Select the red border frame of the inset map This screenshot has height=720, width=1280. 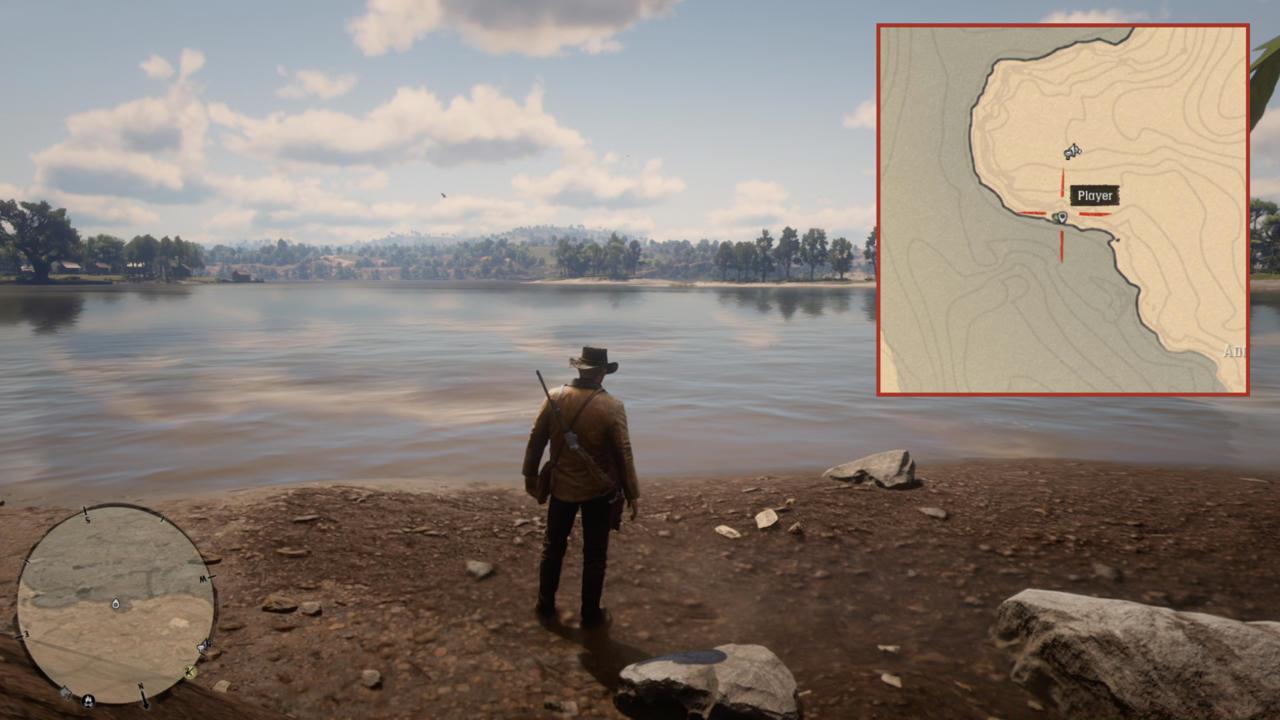(x=1060, y=25)
